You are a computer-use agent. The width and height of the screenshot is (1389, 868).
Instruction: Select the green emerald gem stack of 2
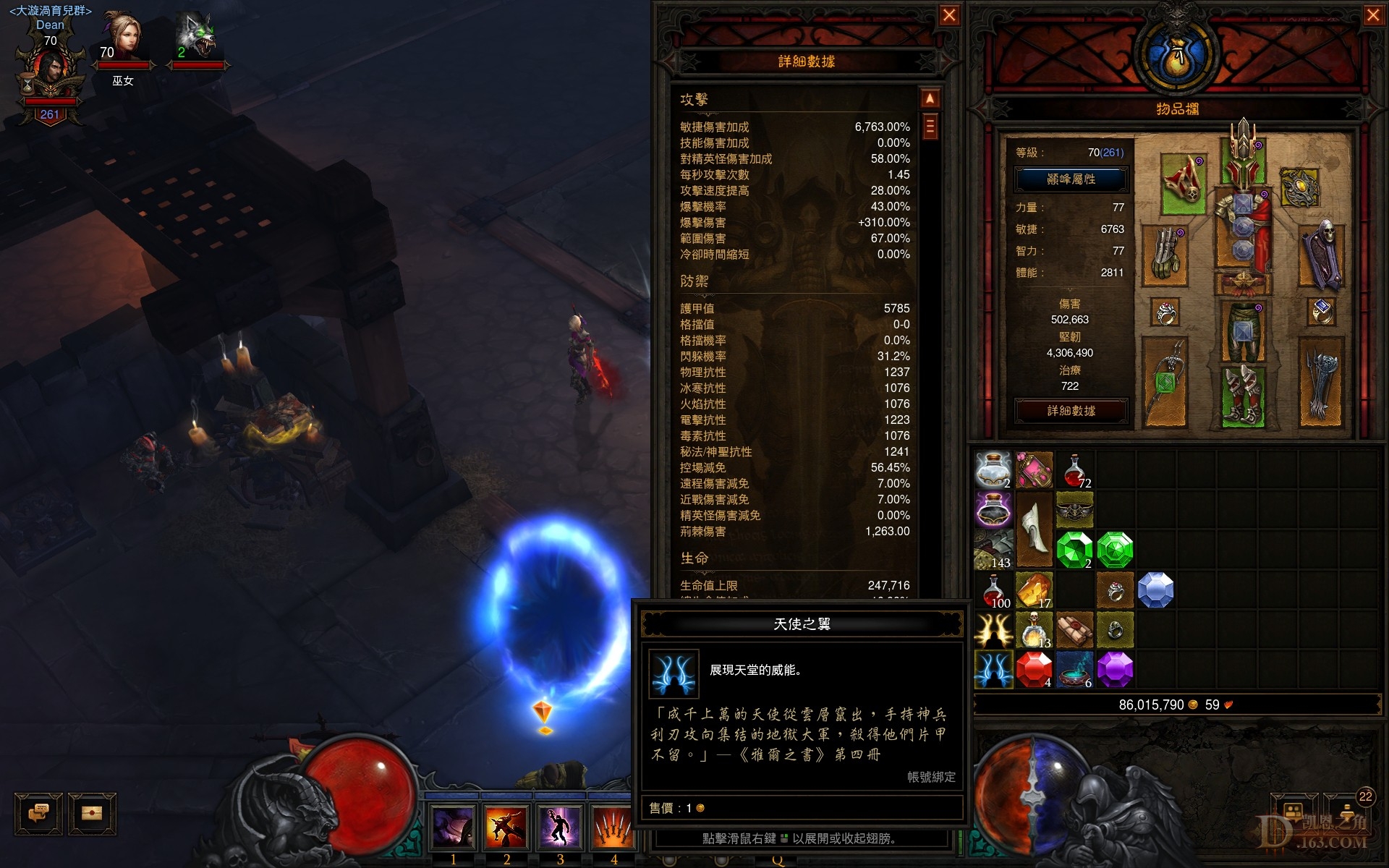coord(1075,548)
